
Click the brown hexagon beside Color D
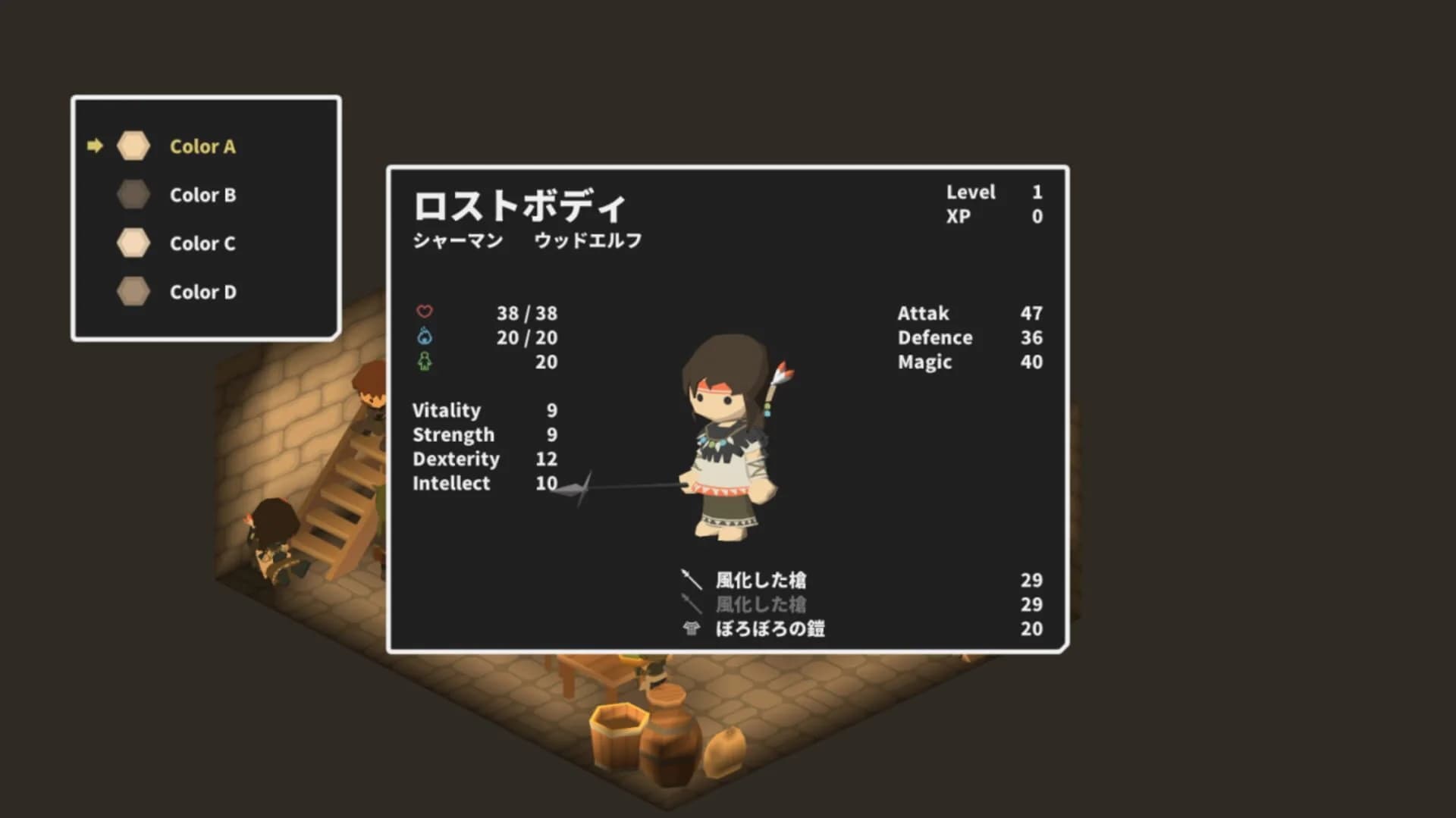133,292
